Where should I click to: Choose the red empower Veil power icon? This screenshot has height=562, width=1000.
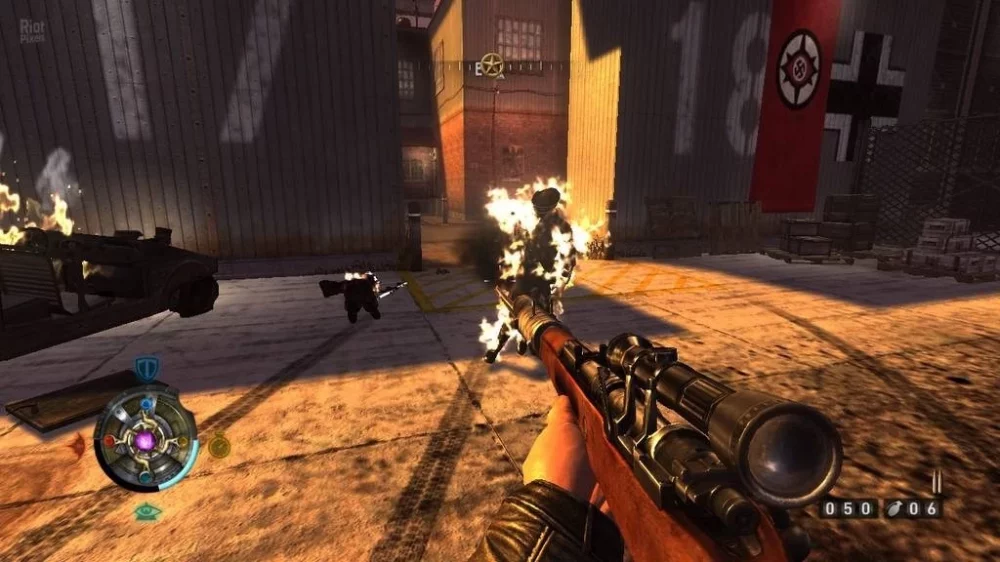point(77,446)
